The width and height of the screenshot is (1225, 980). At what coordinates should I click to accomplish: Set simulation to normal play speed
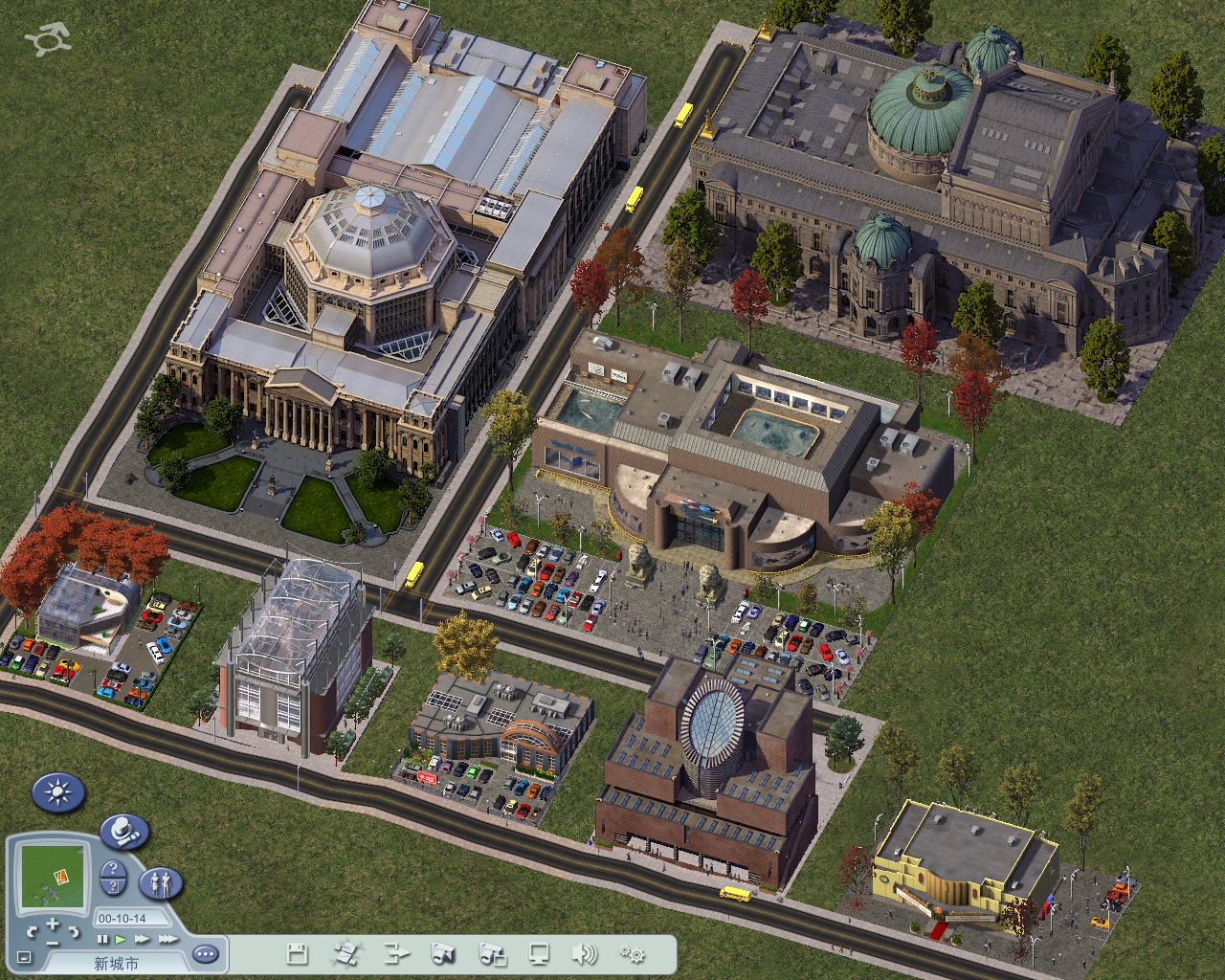[x=120, y=940]
